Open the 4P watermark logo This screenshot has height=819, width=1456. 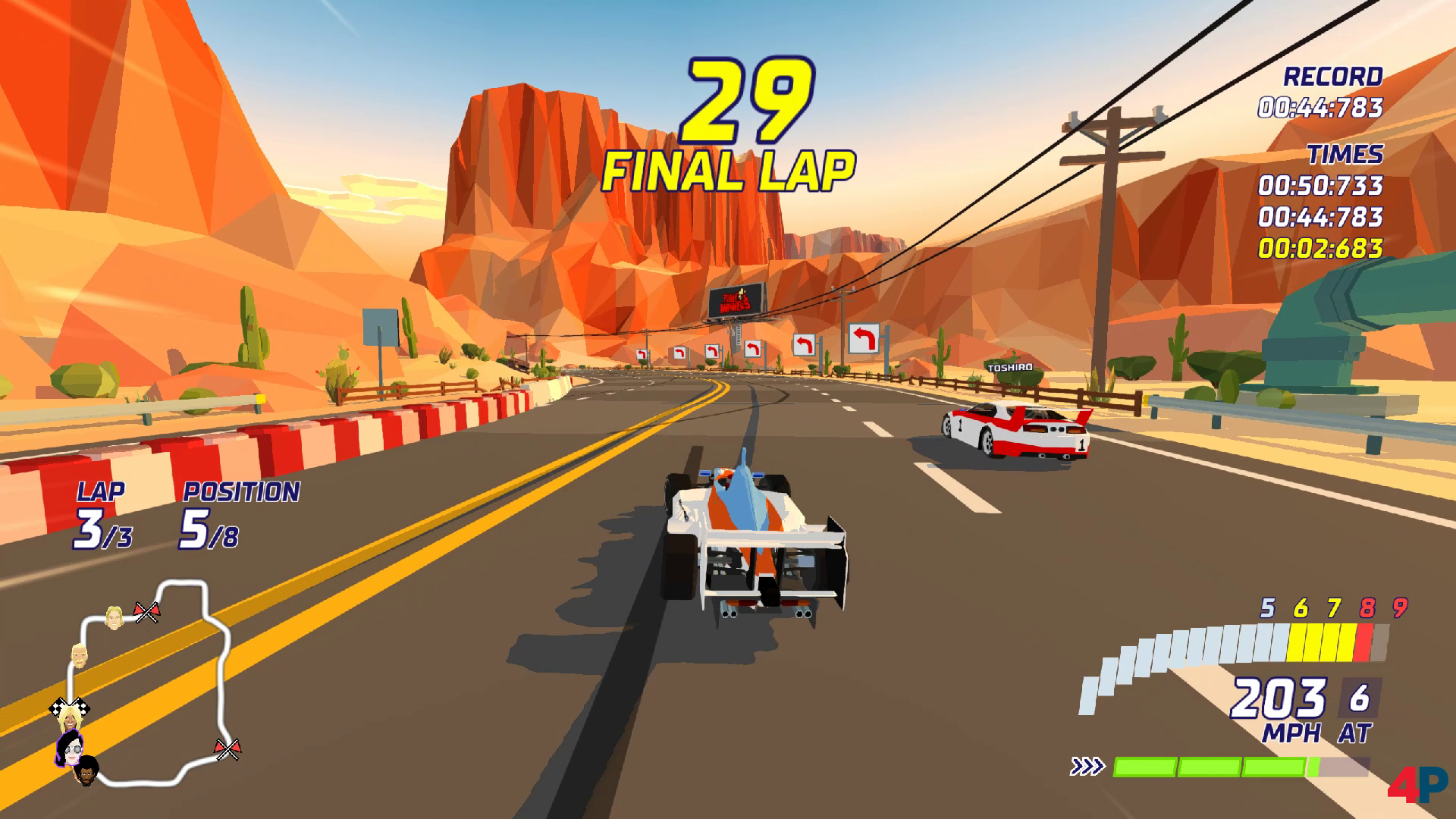click(x=1417, y=784)
